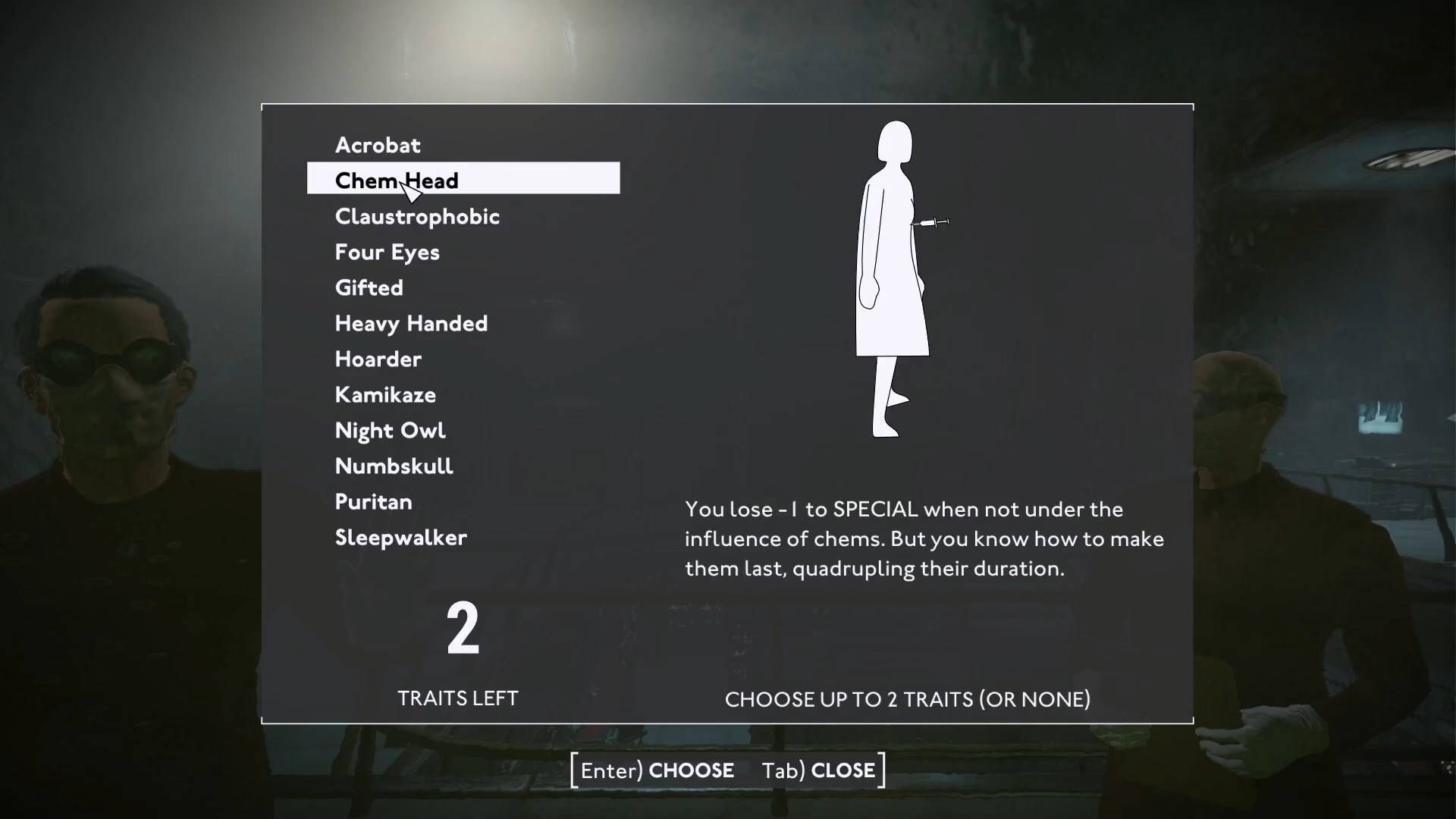Screen dimensions: 1456x819
Task: Select the Kamikaze trait
Action: 385,394
